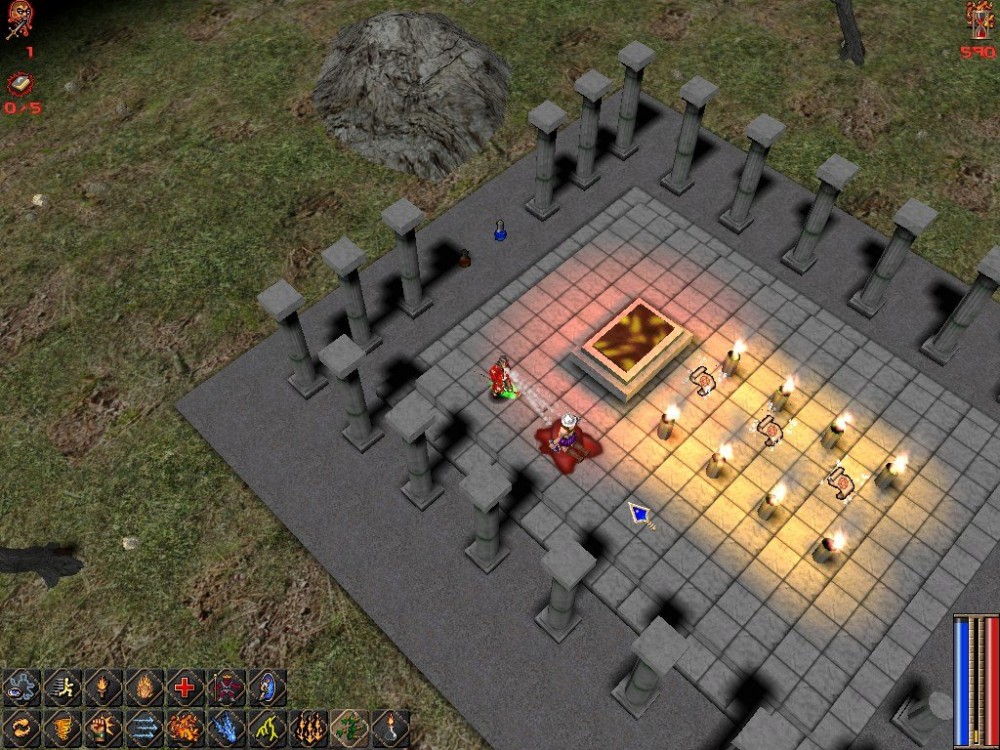Choose the orange circular arrows spell
This screenshot has height=750, width=1000.
pos(21,729)
